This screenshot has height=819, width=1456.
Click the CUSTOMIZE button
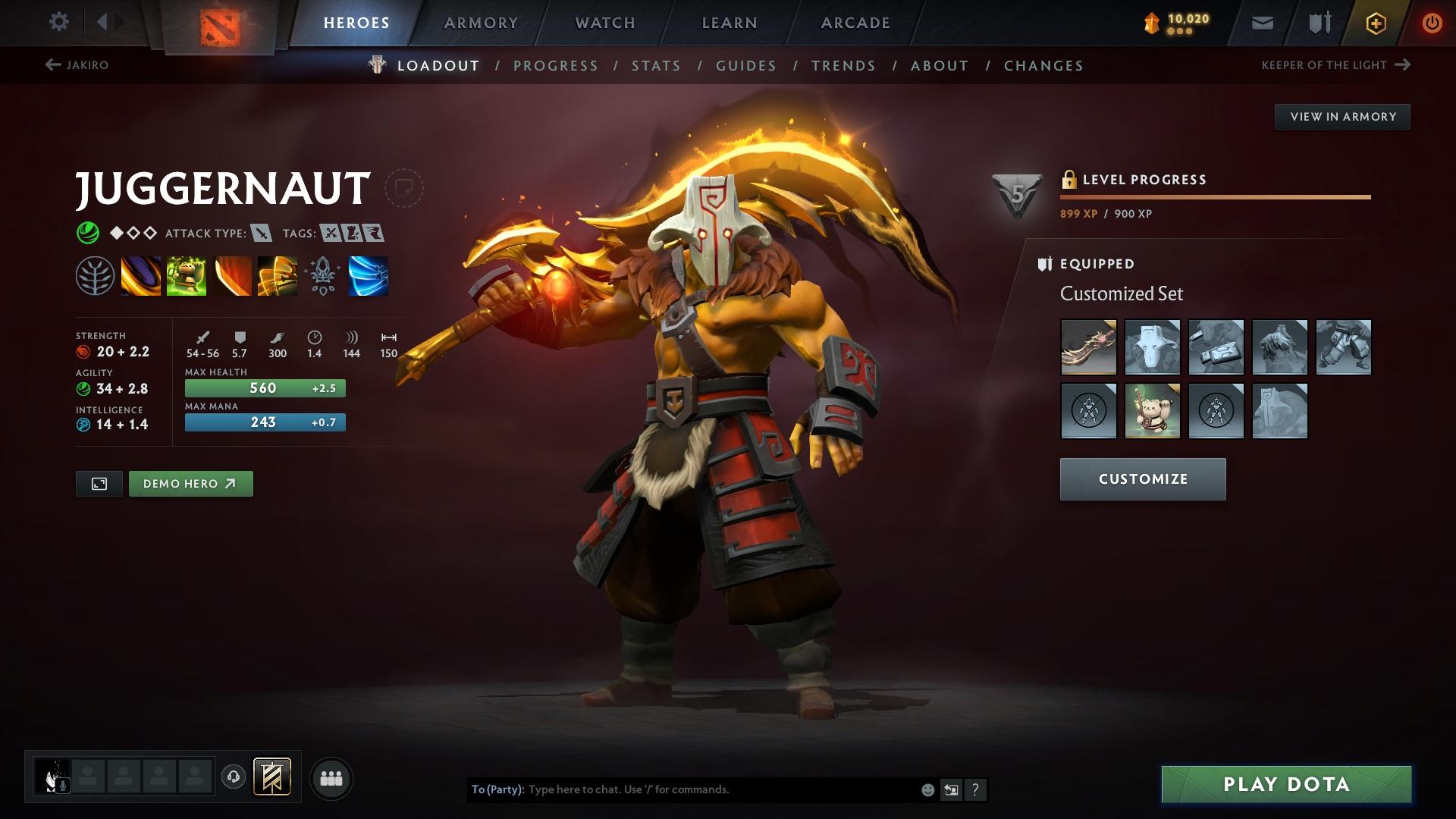pos(1142,479)
